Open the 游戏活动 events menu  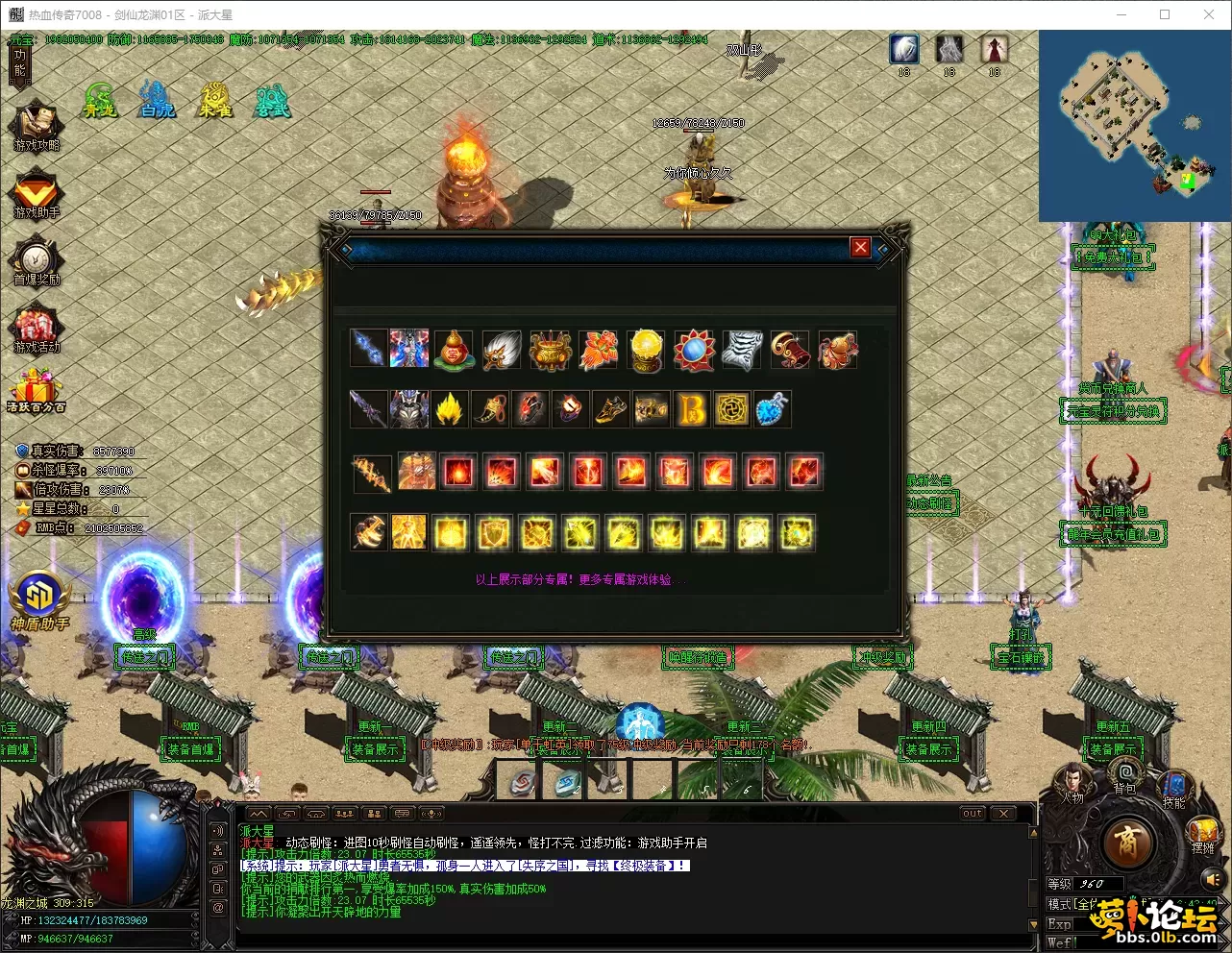pyautogui.click(x=37, y=328)
